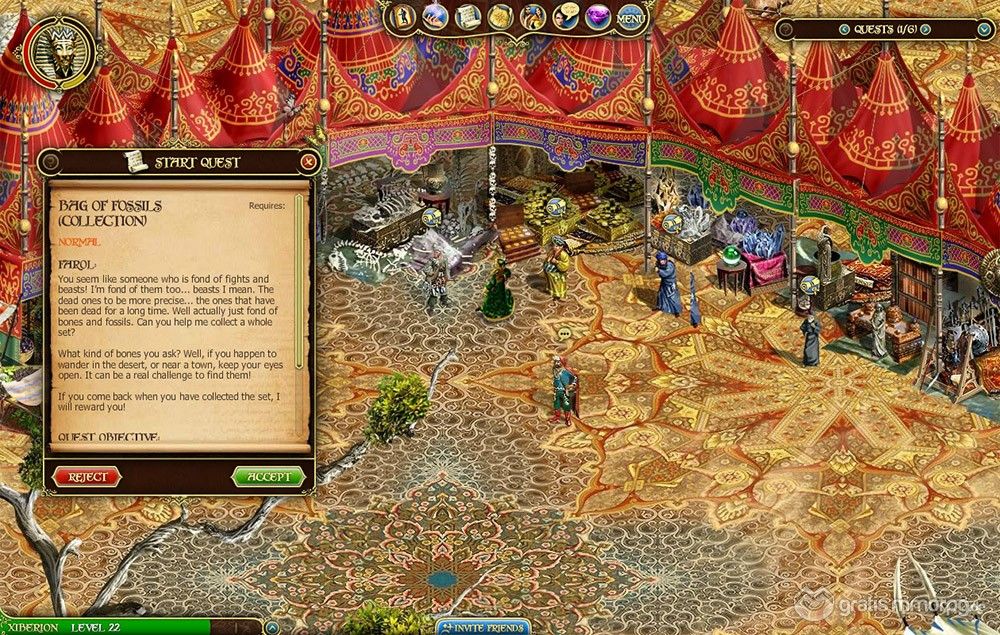Reject the Bag of Fossils quest
Image resolution: width=1000 pixels, height=635 pixels.
tap(87, 477)
